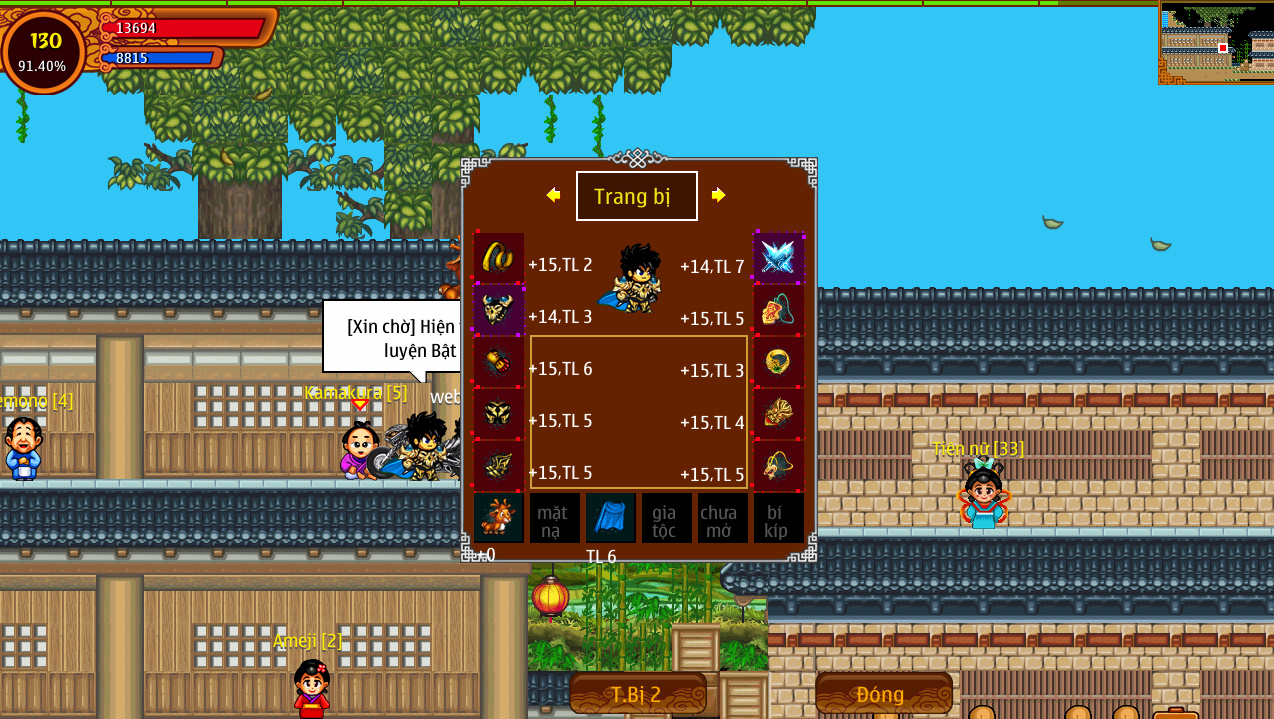Select the golden coiled ring equipment slot

pyautogui.click(x=498, y=258)
